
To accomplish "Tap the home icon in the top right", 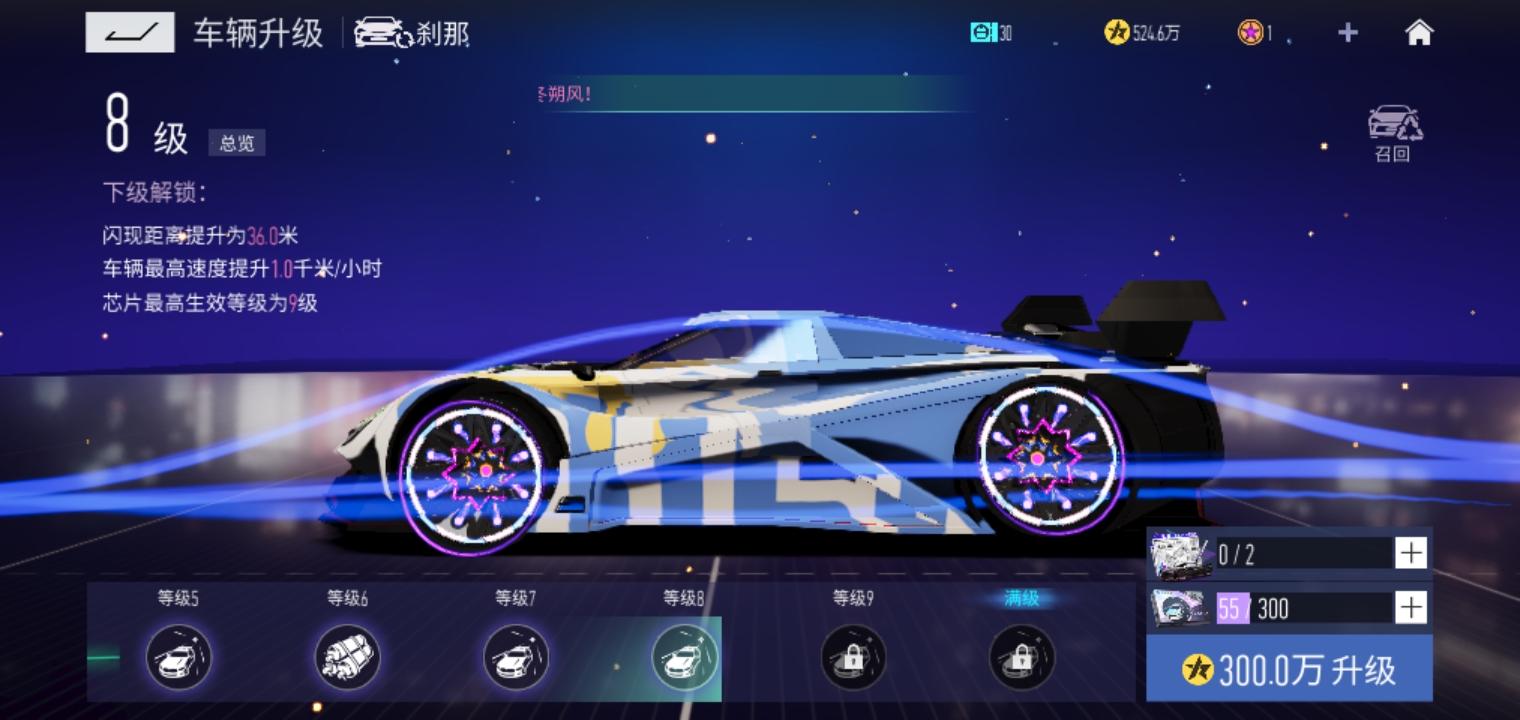I will [x=1418, y=32].
